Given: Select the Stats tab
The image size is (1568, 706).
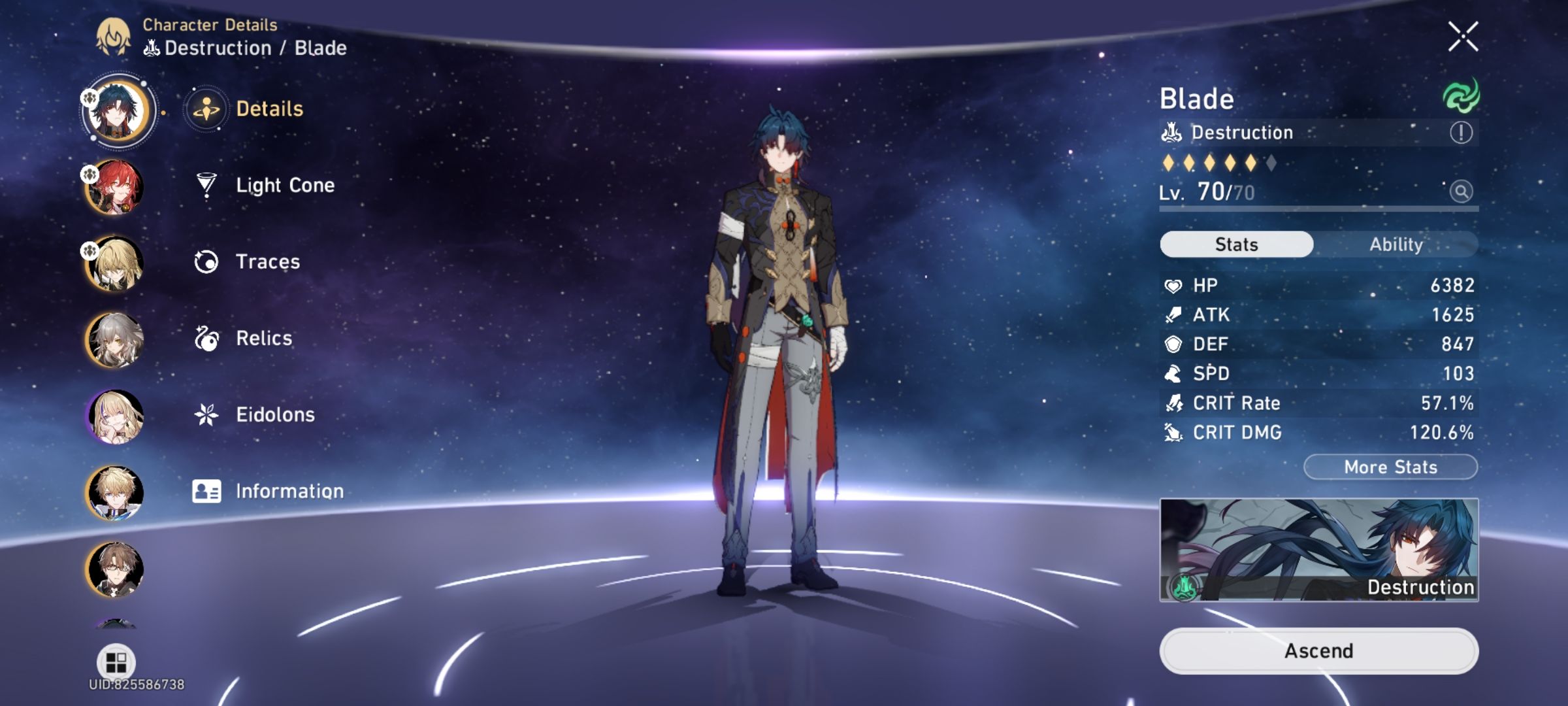Looking at the screenshot, I should click(x=1235, y=244).
